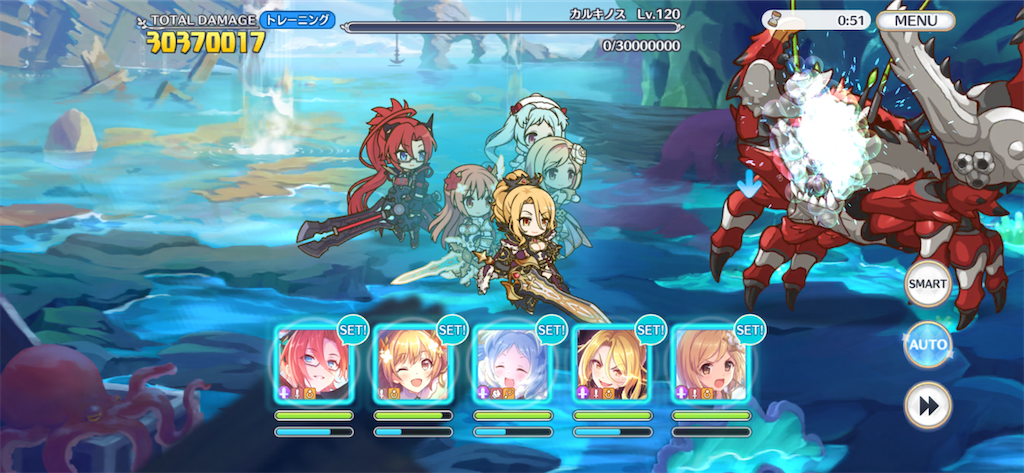Select the winking orange-haired character portrait

point(411,364)
